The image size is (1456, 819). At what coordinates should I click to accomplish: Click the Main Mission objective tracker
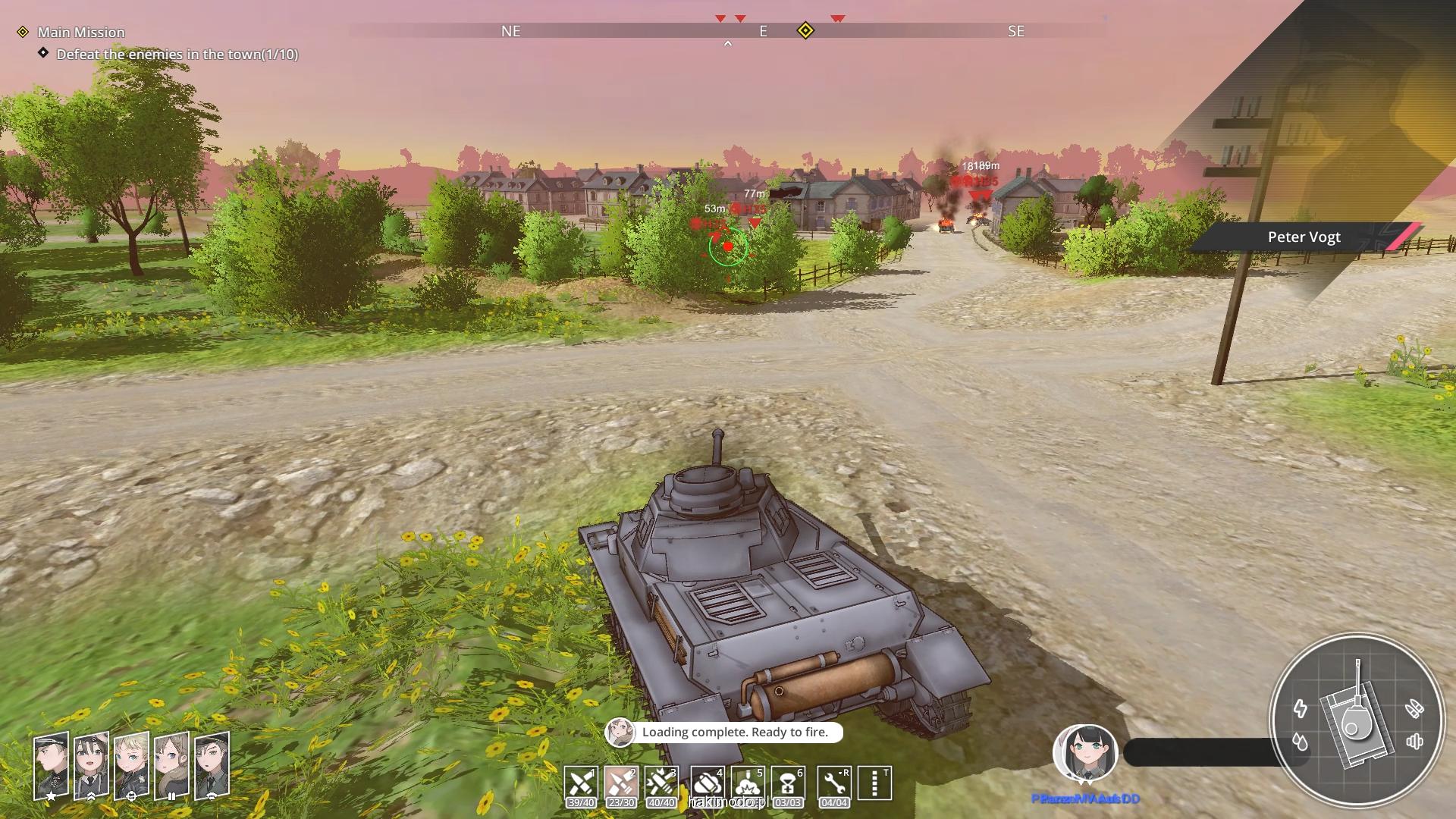coord(80,32)
